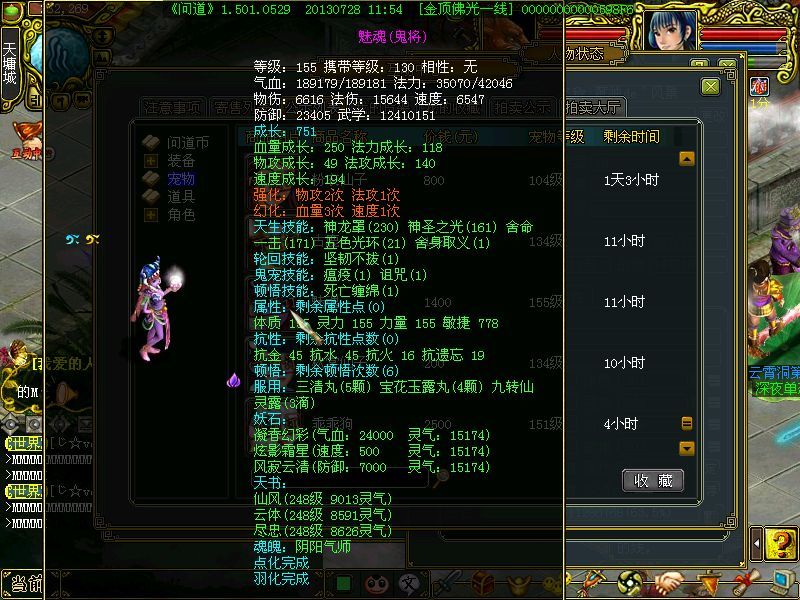800x600 pixels.
Task: Open the treasure chest icon in bottom bar
Action: coord(483,581)
